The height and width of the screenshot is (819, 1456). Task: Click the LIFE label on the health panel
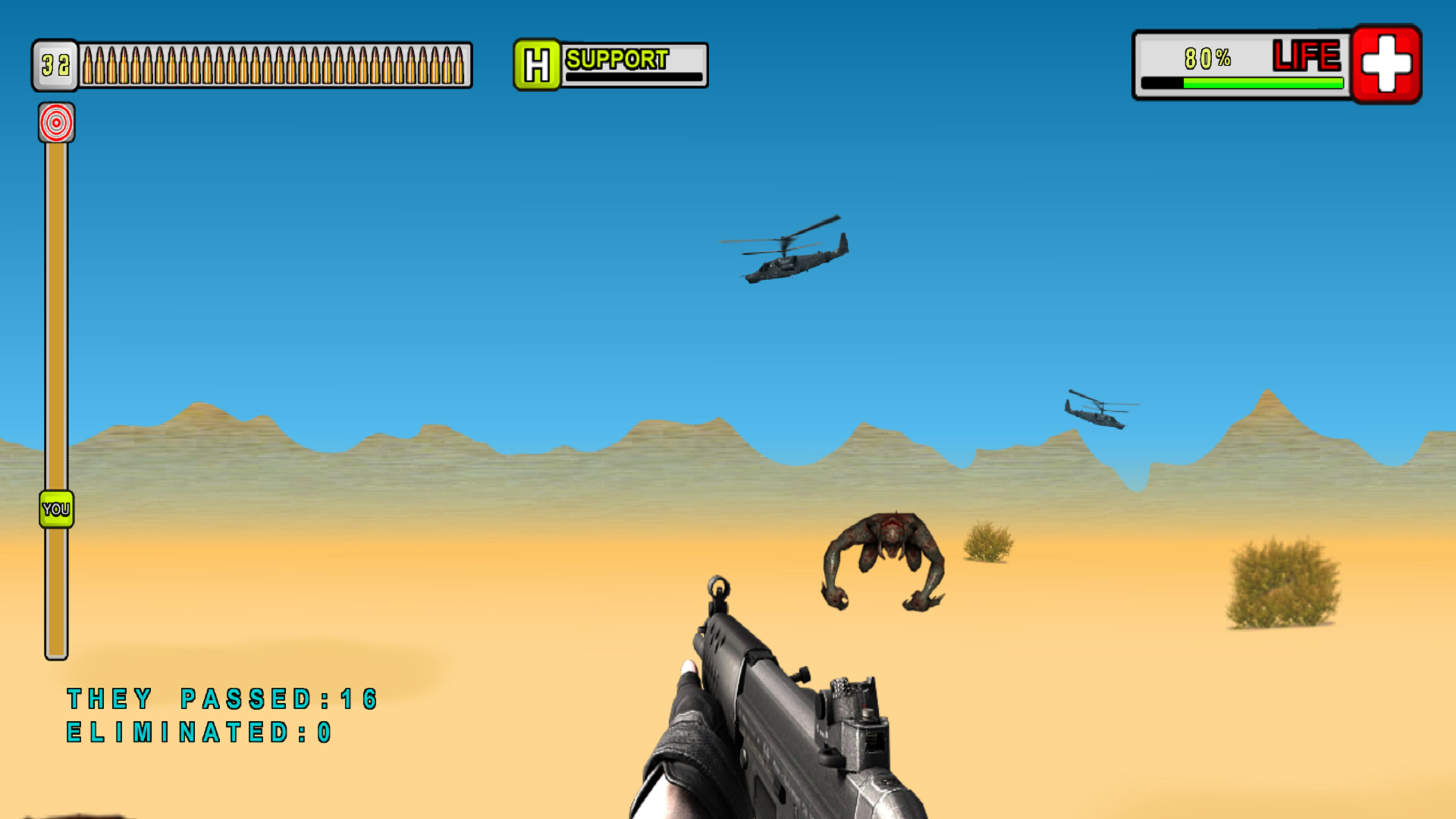click(x=1306, y=55)
